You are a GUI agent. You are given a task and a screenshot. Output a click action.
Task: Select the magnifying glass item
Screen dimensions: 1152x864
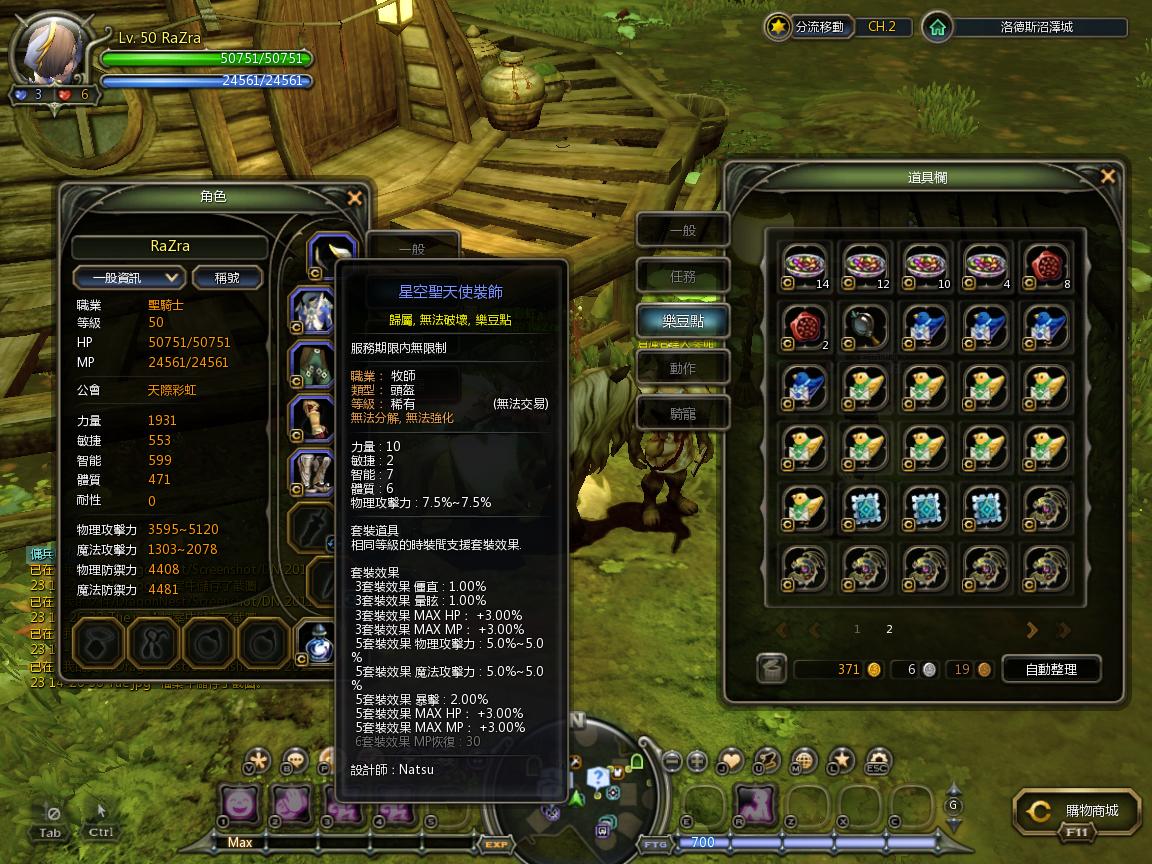[x=866, y=328]
